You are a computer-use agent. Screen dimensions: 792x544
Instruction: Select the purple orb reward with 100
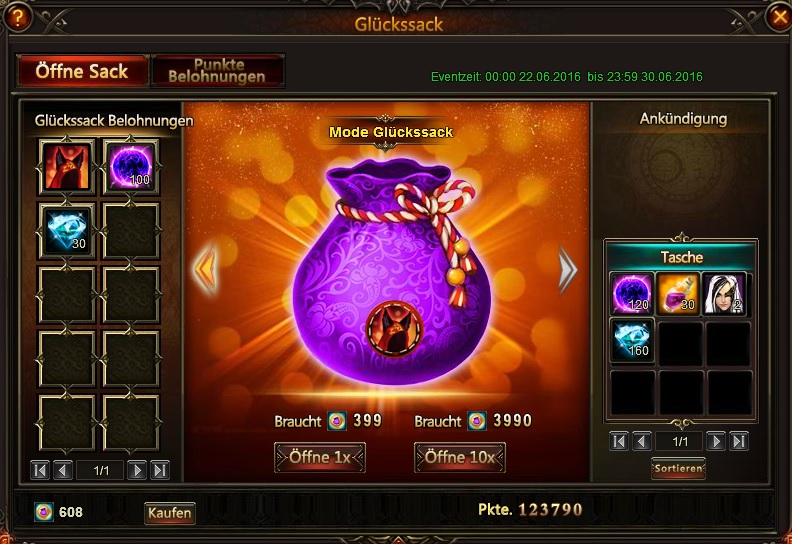(131, 166)
